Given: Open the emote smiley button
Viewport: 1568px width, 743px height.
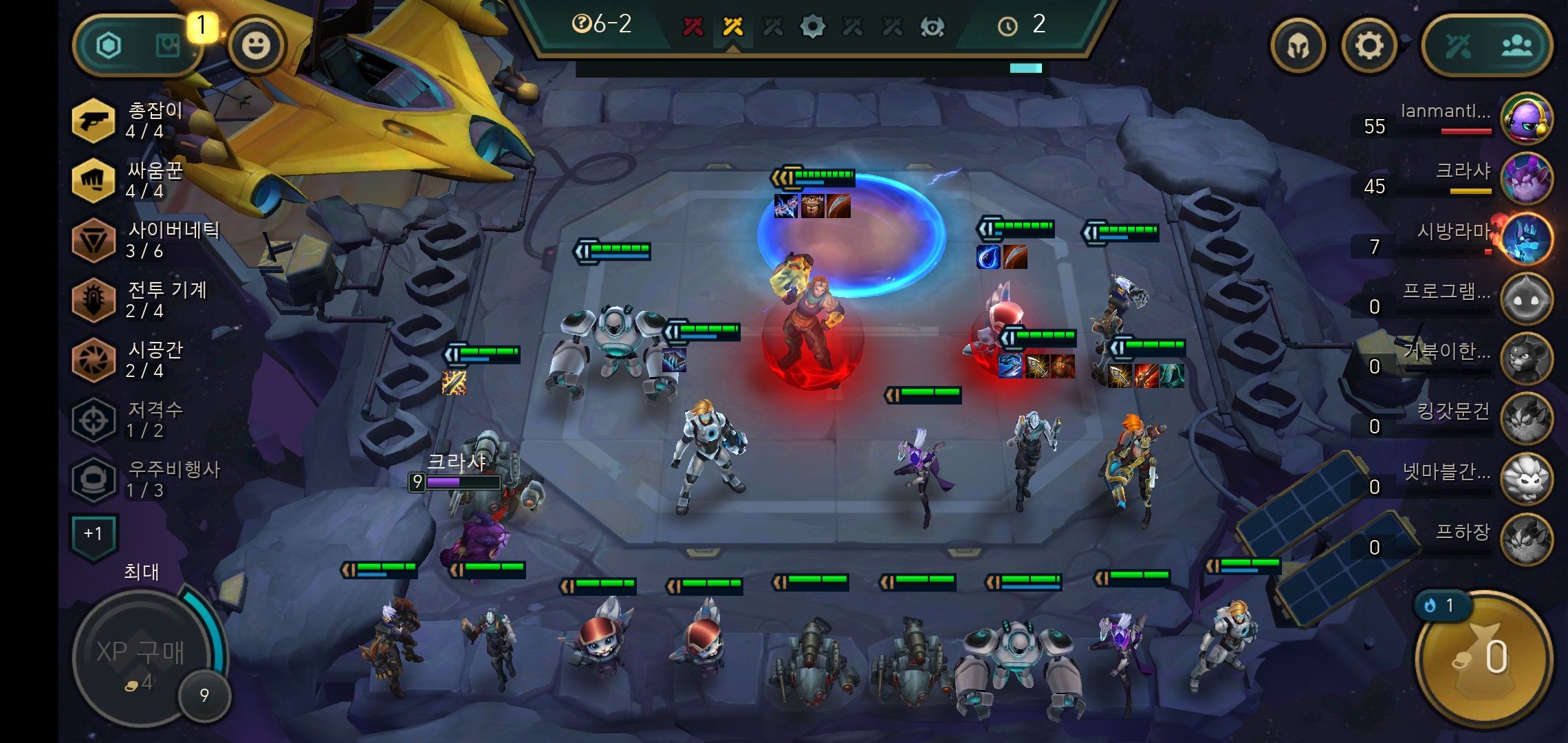Looking at the screenshot, I should coord(257,46).
